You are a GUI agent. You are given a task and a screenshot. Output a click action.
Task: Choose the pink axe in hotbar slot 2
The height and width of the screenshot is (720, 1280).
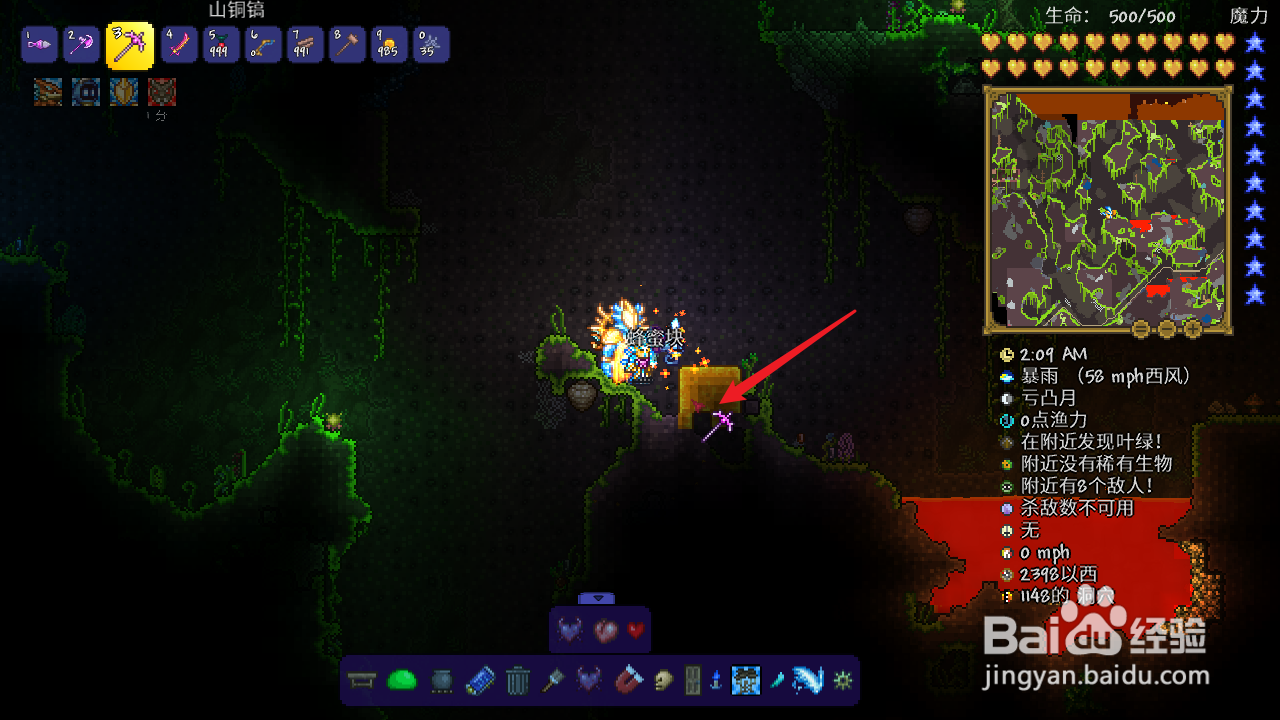81,45
